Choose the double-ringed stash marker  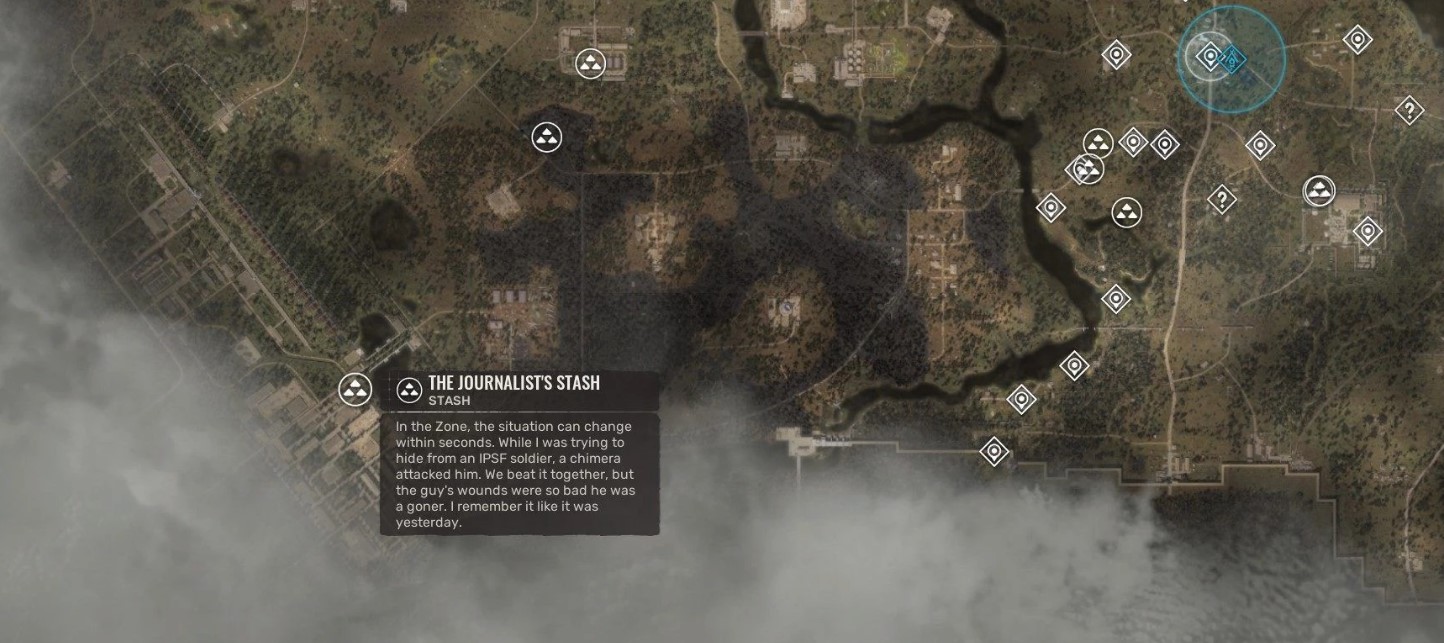(1319, 190)
